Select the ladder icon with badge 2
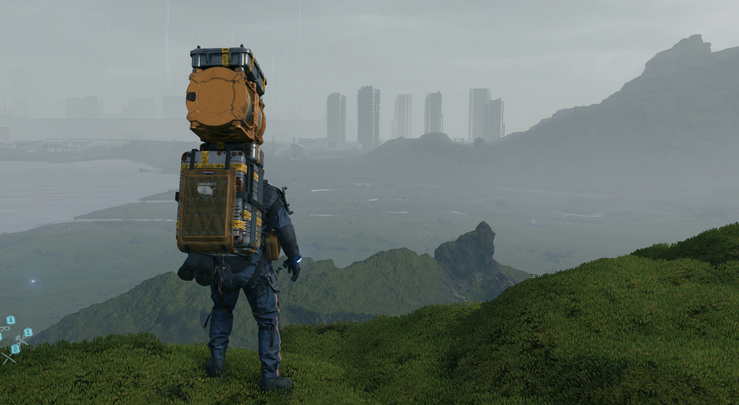The image size is (739, 405). (x=8, y=357)
